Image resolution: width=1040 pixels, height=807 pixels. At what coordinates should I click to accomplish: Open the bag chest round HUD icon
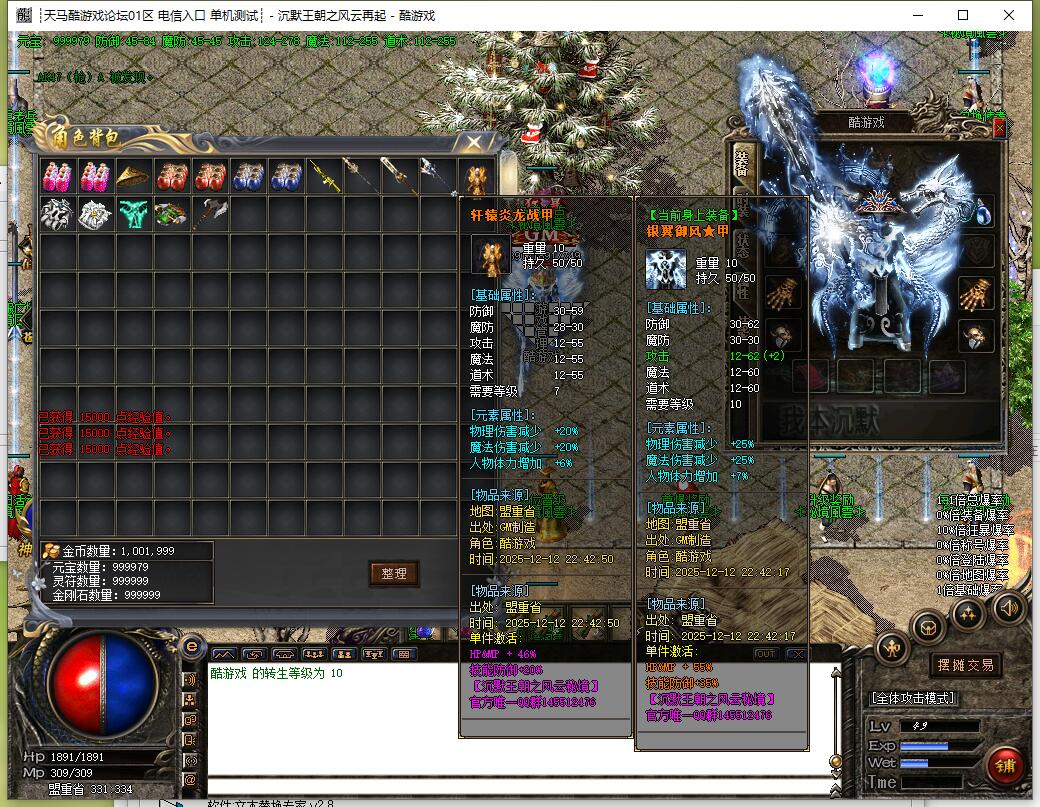[927, 627]
